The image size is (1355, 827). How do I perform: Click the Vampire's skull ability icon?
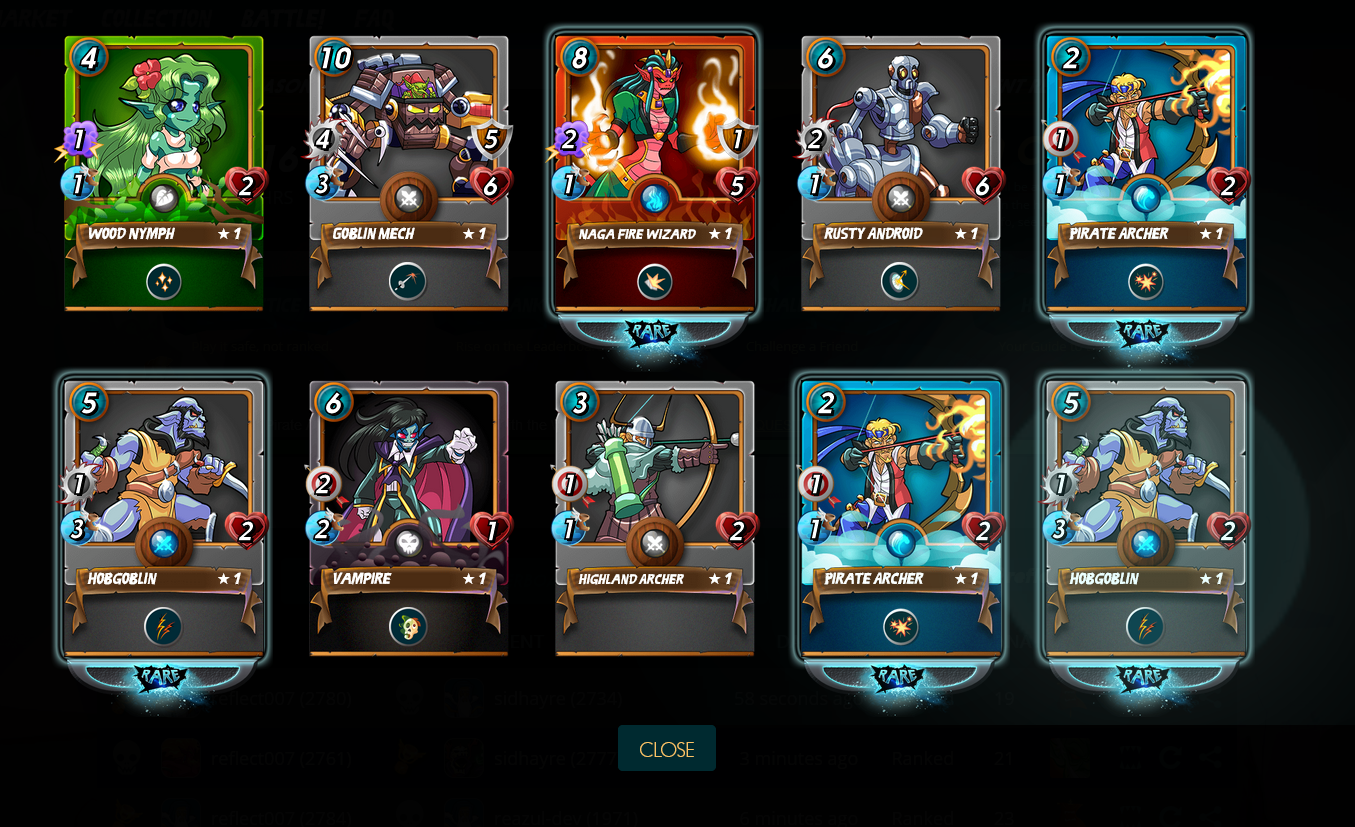point(408,627)
